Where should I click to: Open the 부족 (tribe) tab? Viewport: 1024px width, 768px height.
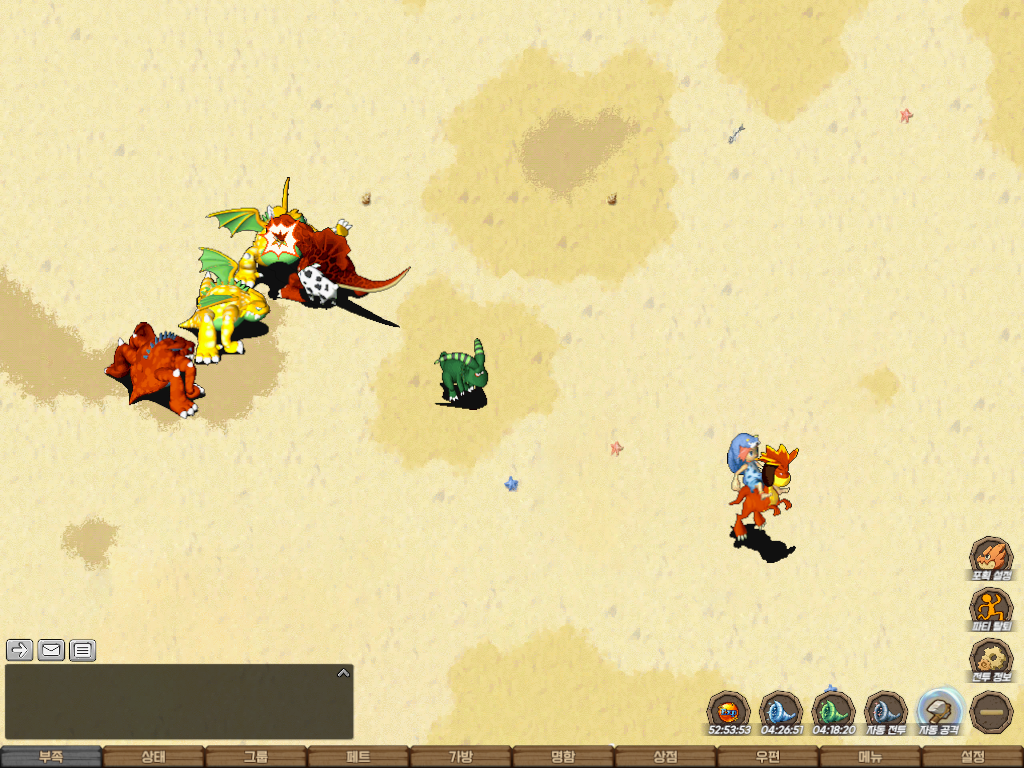[x=51, y=757]
